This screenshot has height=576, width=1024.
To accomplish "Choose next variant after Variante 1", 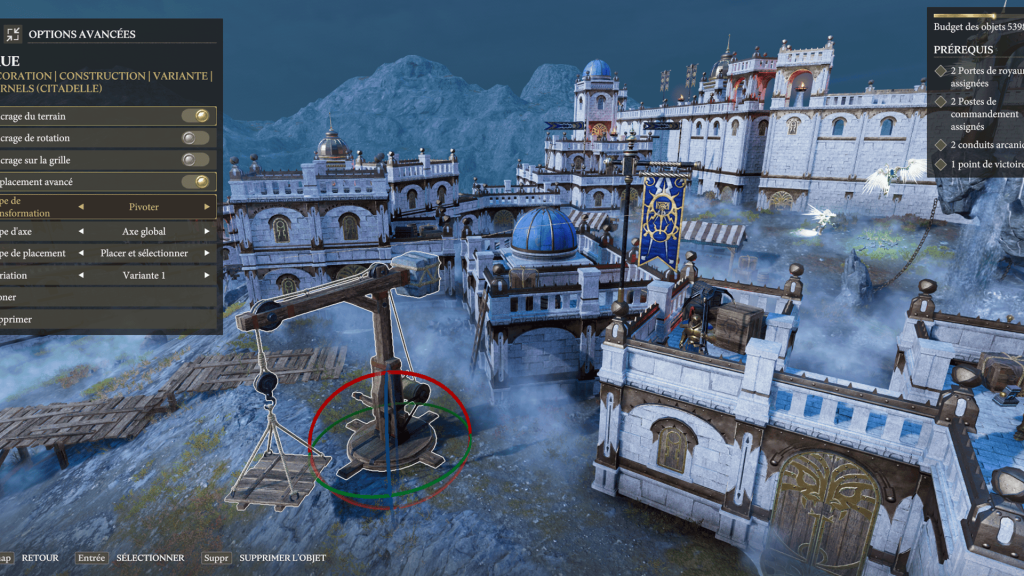I will click(207, 275).
